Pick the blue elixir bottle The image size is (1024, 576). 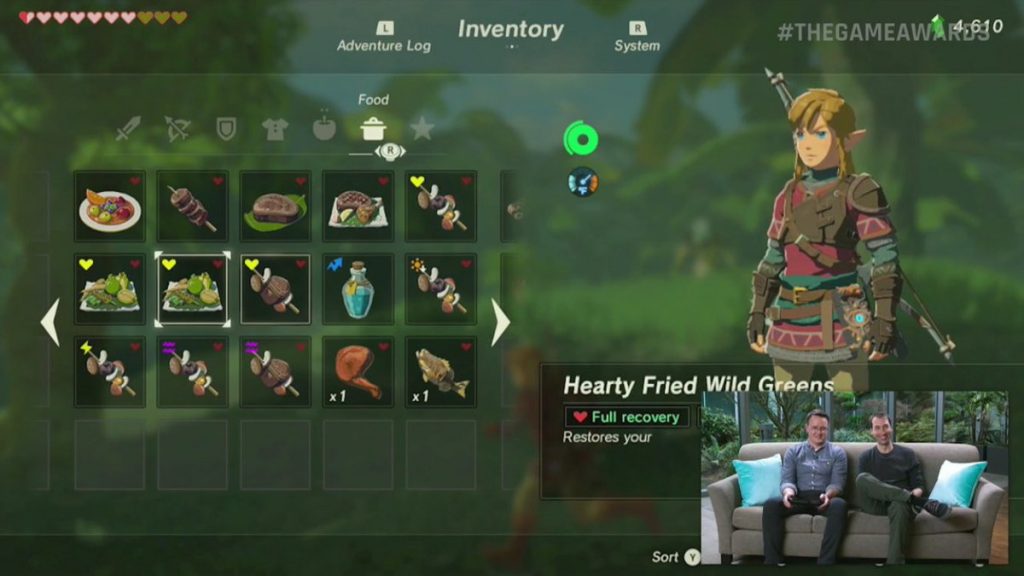click(358, 289)
